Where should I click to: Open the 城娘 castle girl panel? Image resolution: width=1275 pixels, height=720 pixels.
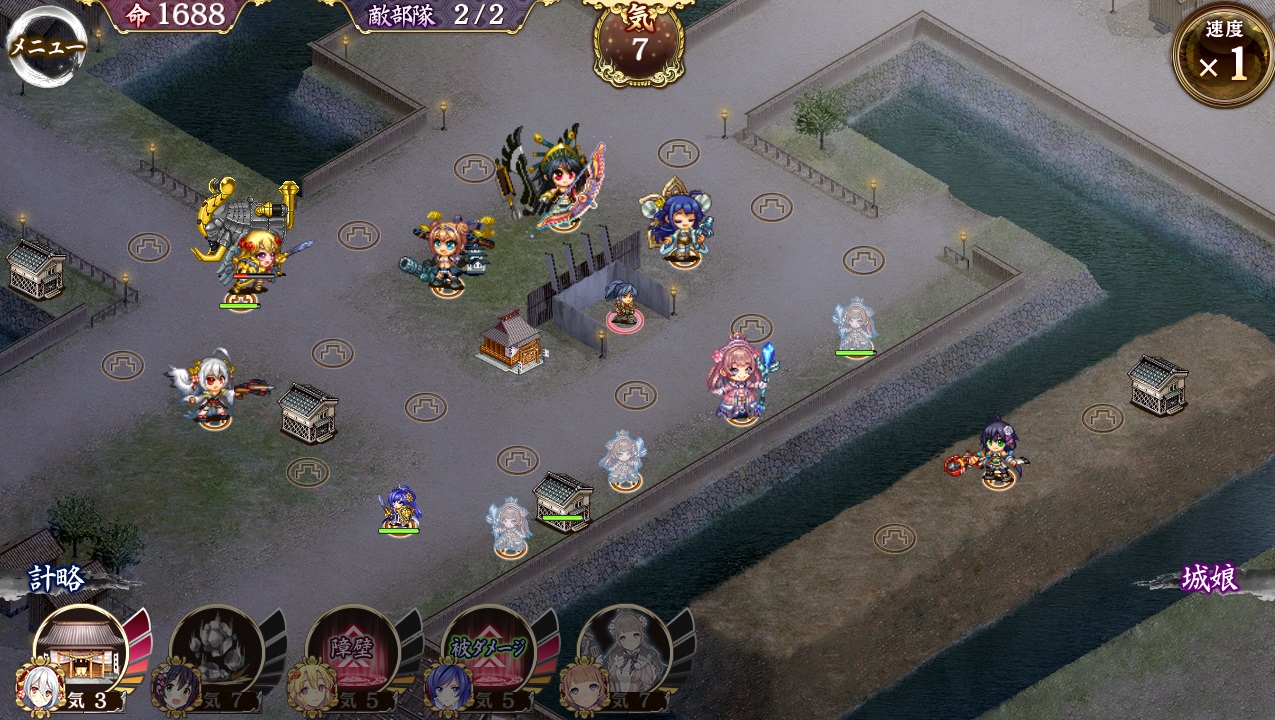1210,579
